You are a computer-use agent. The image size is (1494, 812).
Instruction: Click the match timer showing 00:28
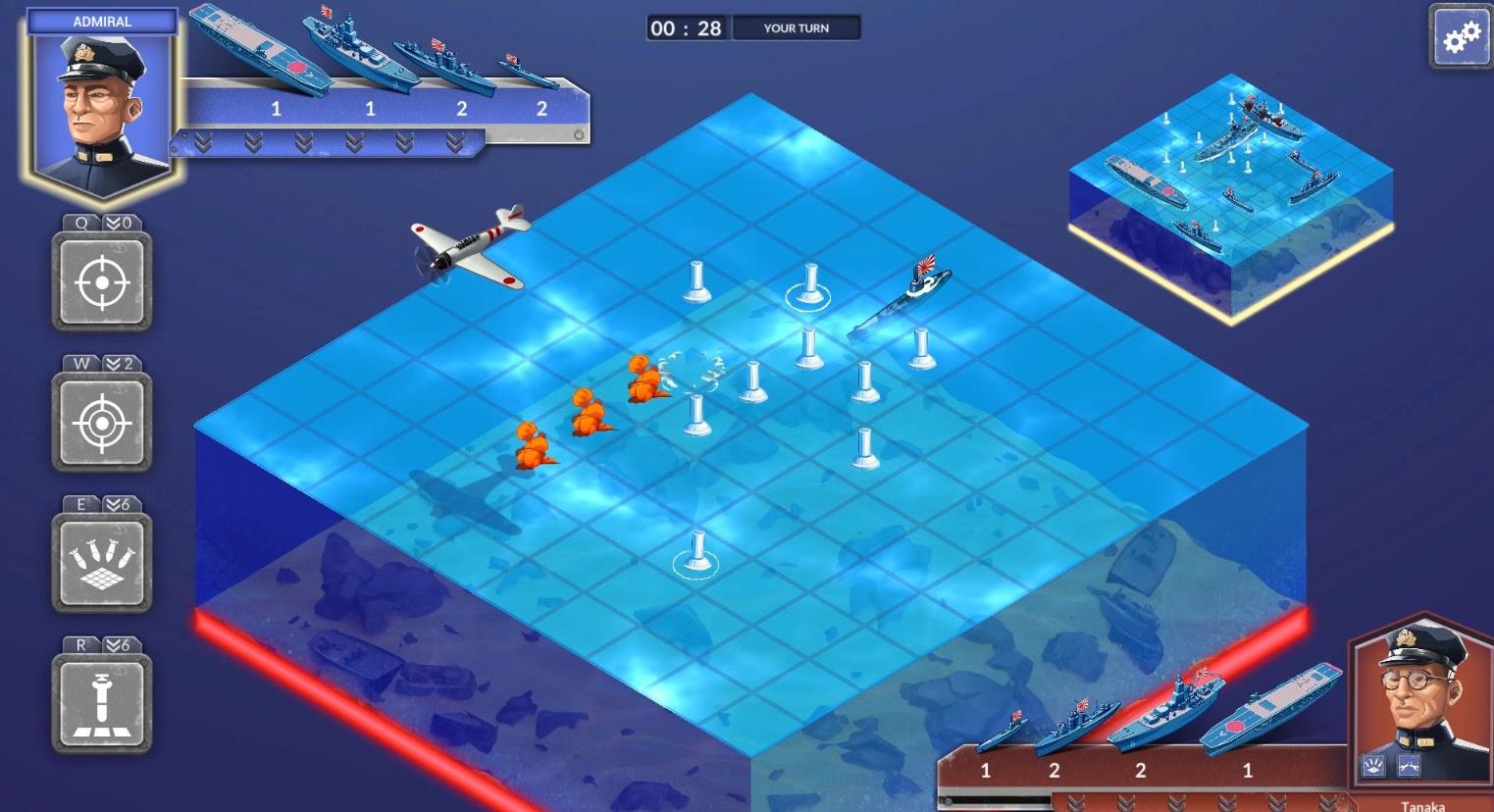click(689, 27)
